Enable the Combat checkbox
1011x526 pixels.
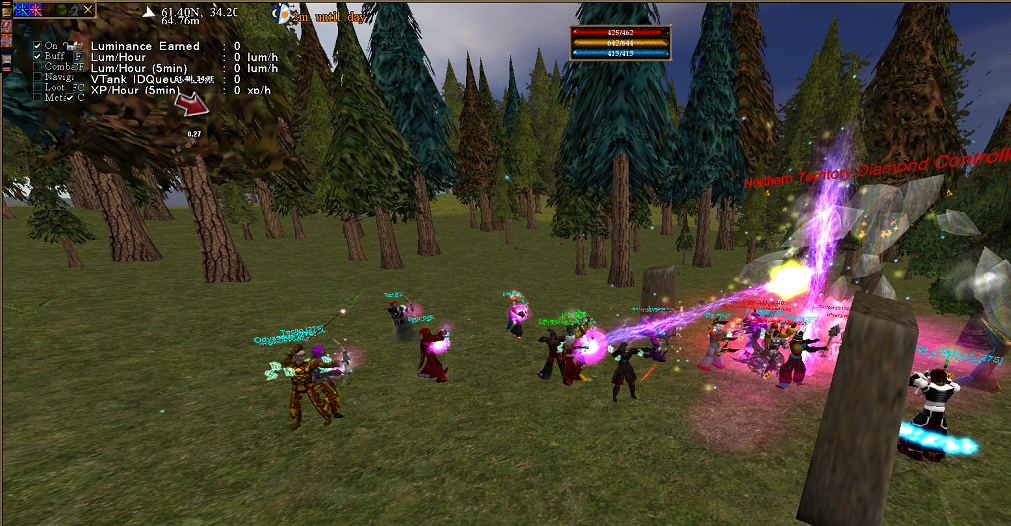(x=37, y=66)
